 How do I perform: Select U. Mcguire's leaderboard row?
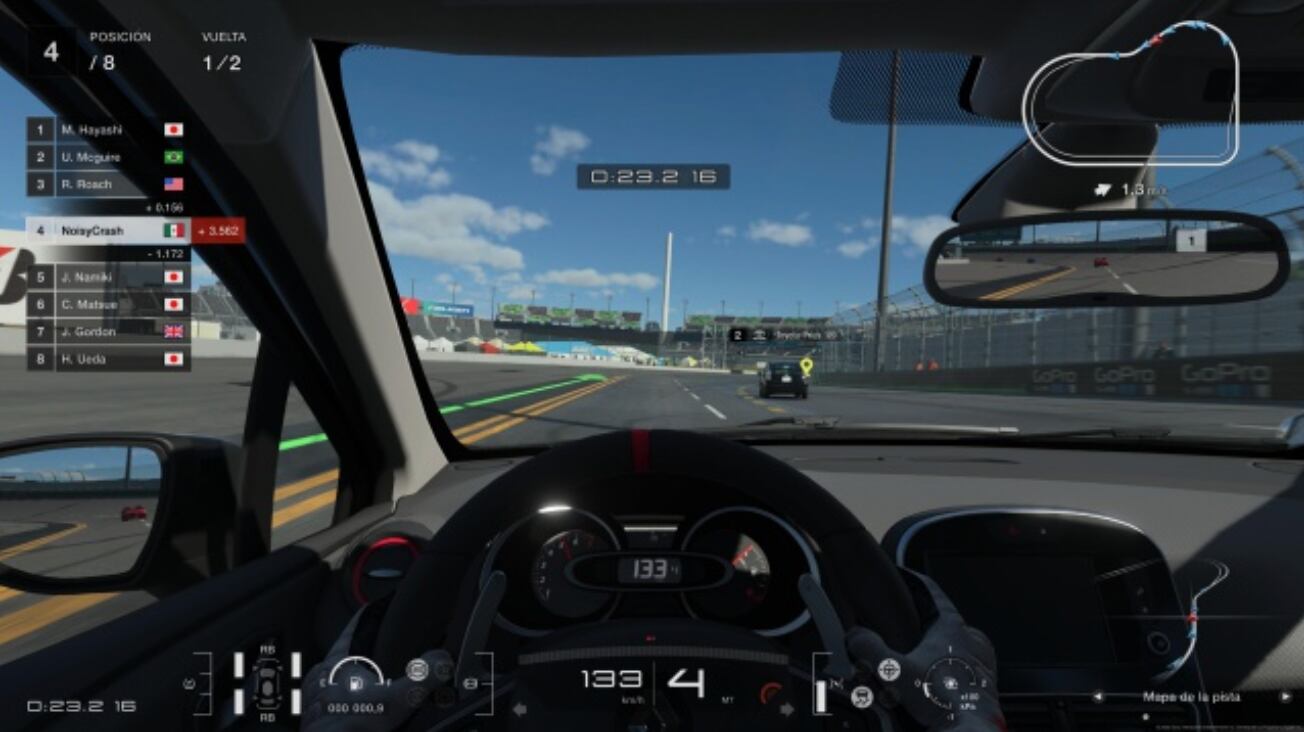pyautogui.click(x=108, y=157)
